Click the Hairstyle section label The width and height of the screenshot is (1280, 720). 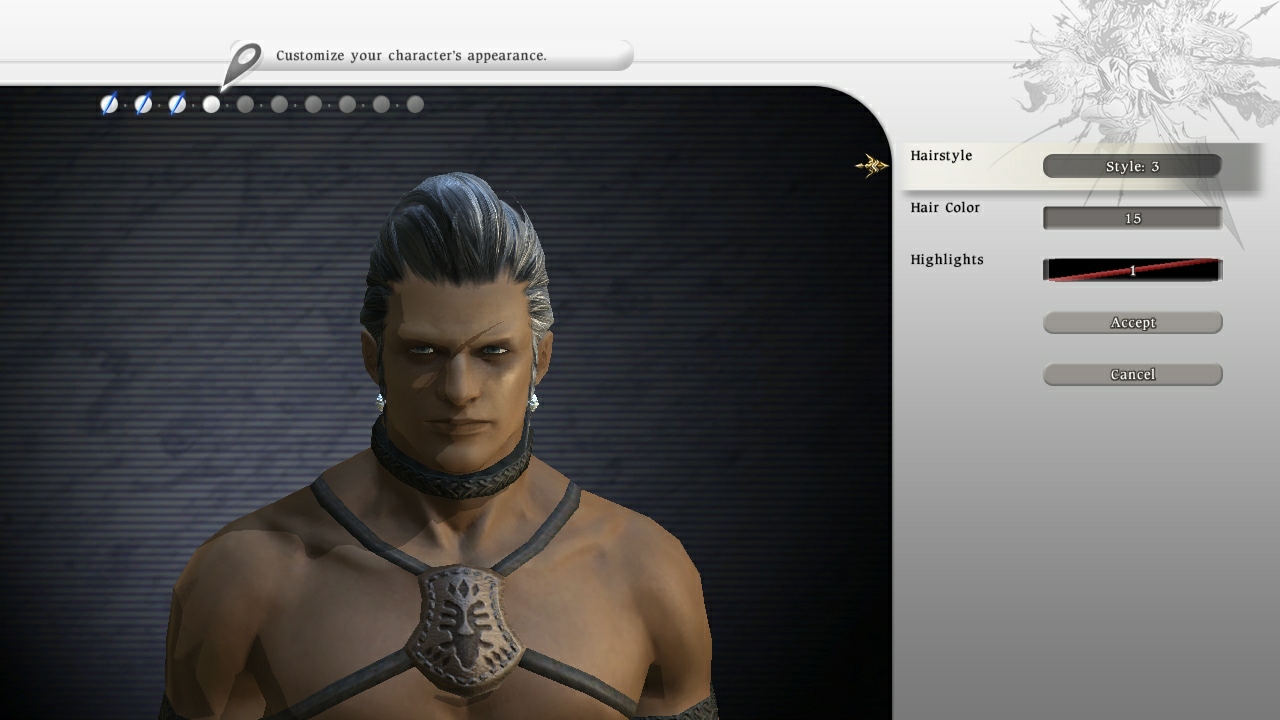940,155
